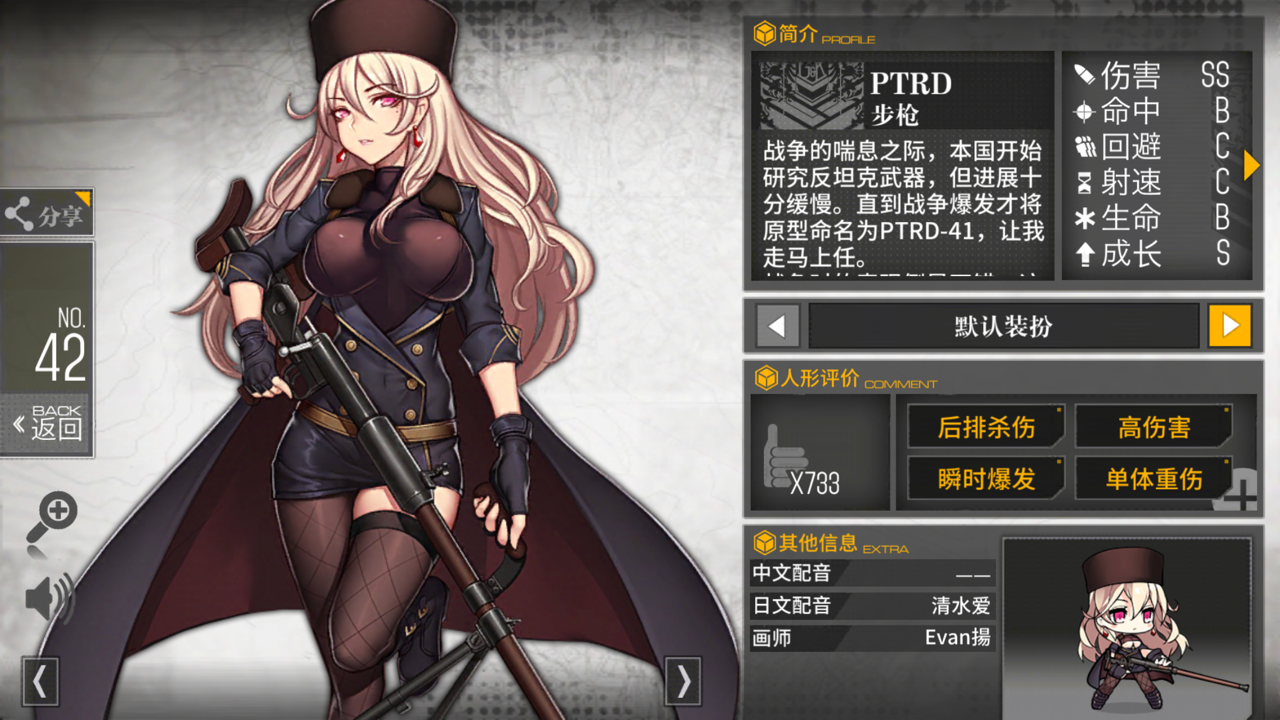Select the 后排杀伤 comment tag
This screenshot has width=1280, height=720.
986,428
